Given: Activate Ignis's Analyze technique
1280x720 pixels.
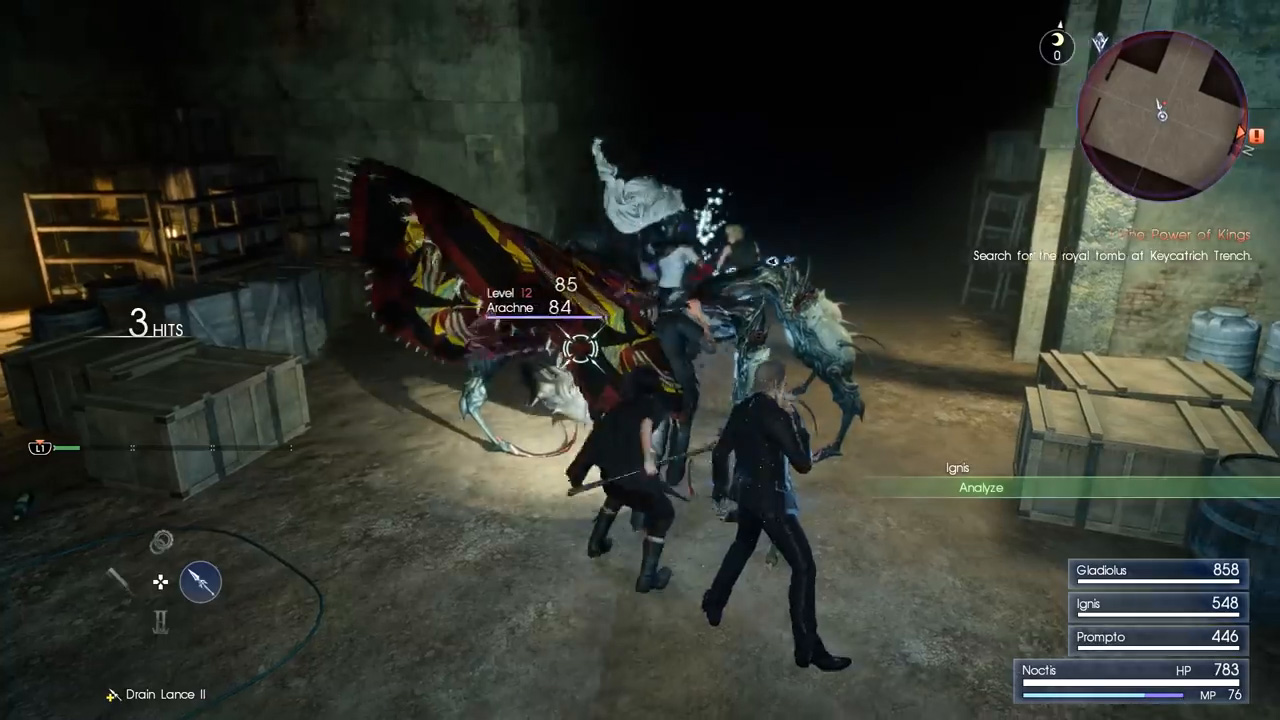Looking at the screenshot, I should pos(981,487).
